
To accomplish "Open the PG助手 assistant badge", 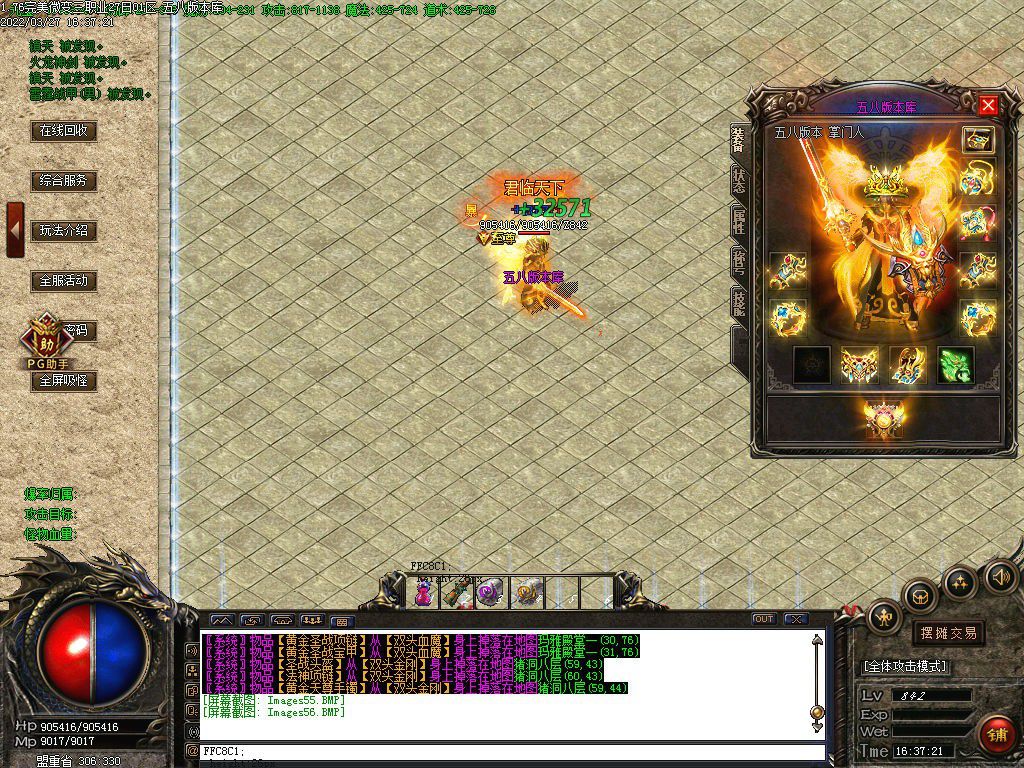I will tap(43, 340).
